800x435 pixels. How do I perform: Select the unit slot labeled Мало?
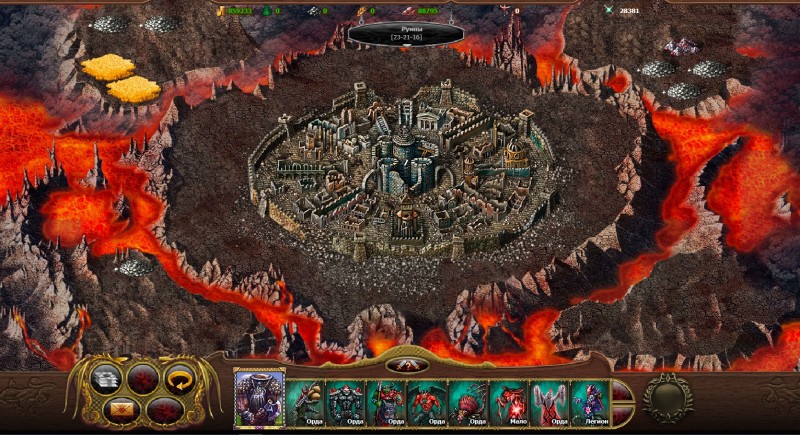(x=509, y=402)
